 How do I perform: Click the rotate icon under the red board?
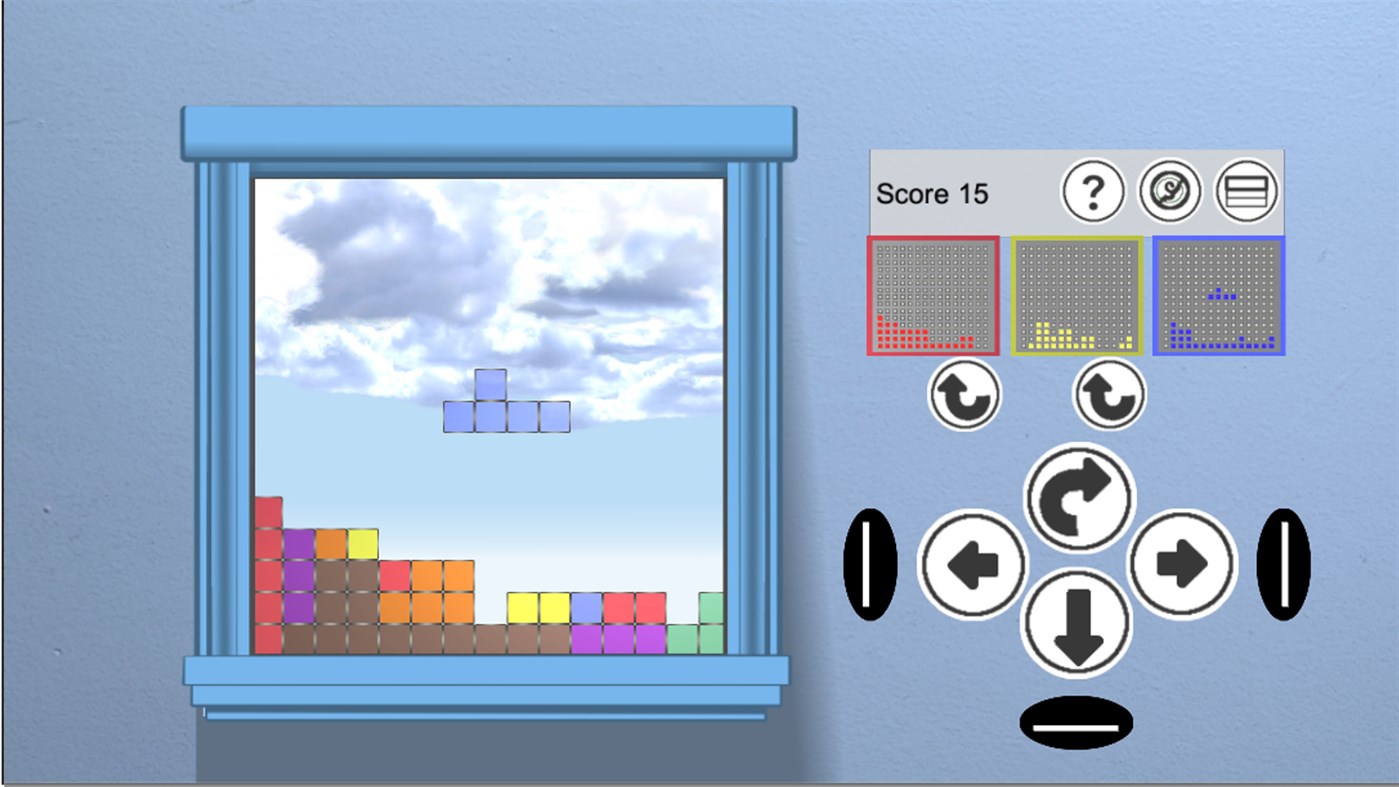coord(963,393)
